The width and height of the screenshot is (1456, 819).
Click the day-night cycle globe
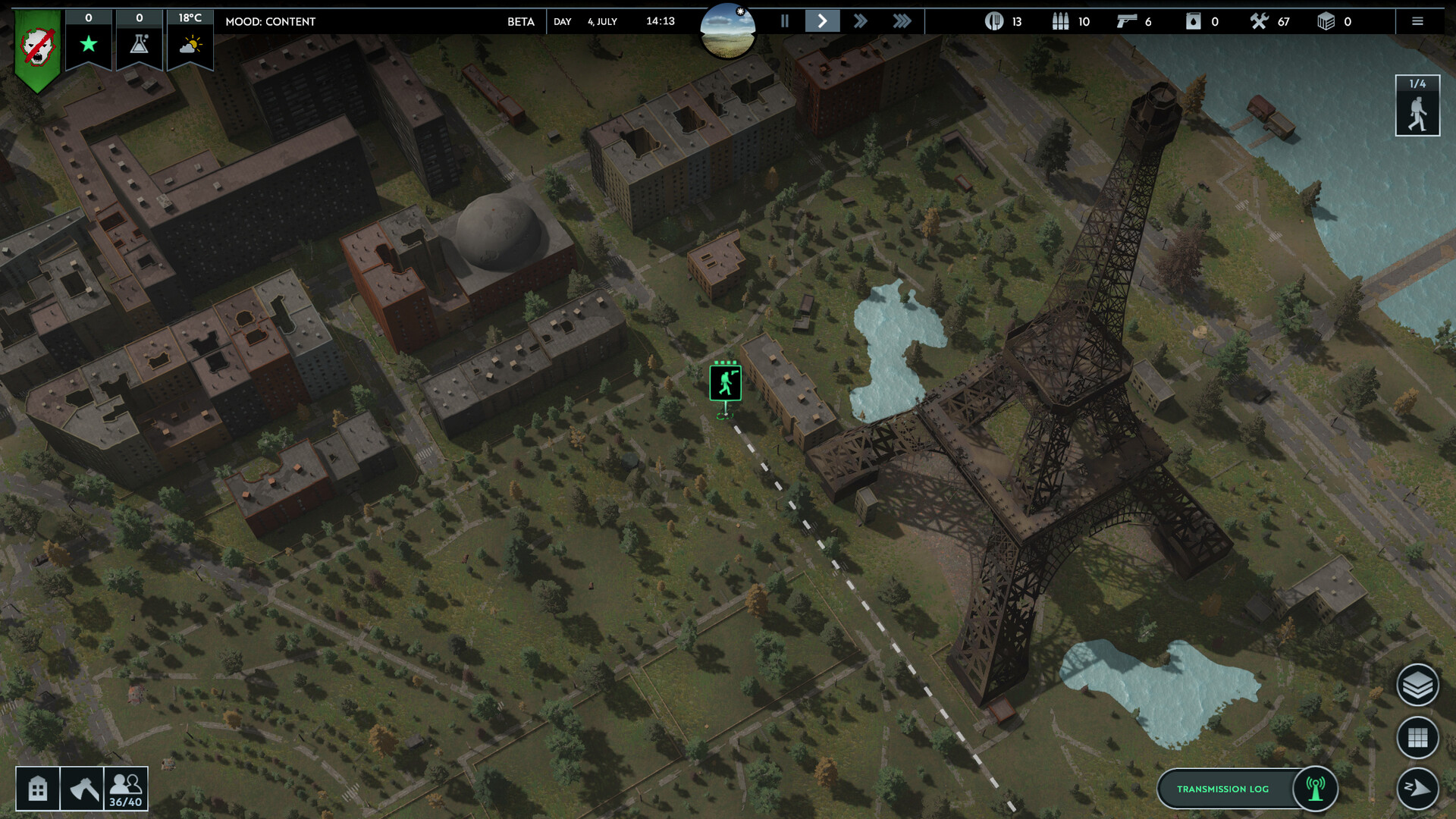tap(727, 30)
